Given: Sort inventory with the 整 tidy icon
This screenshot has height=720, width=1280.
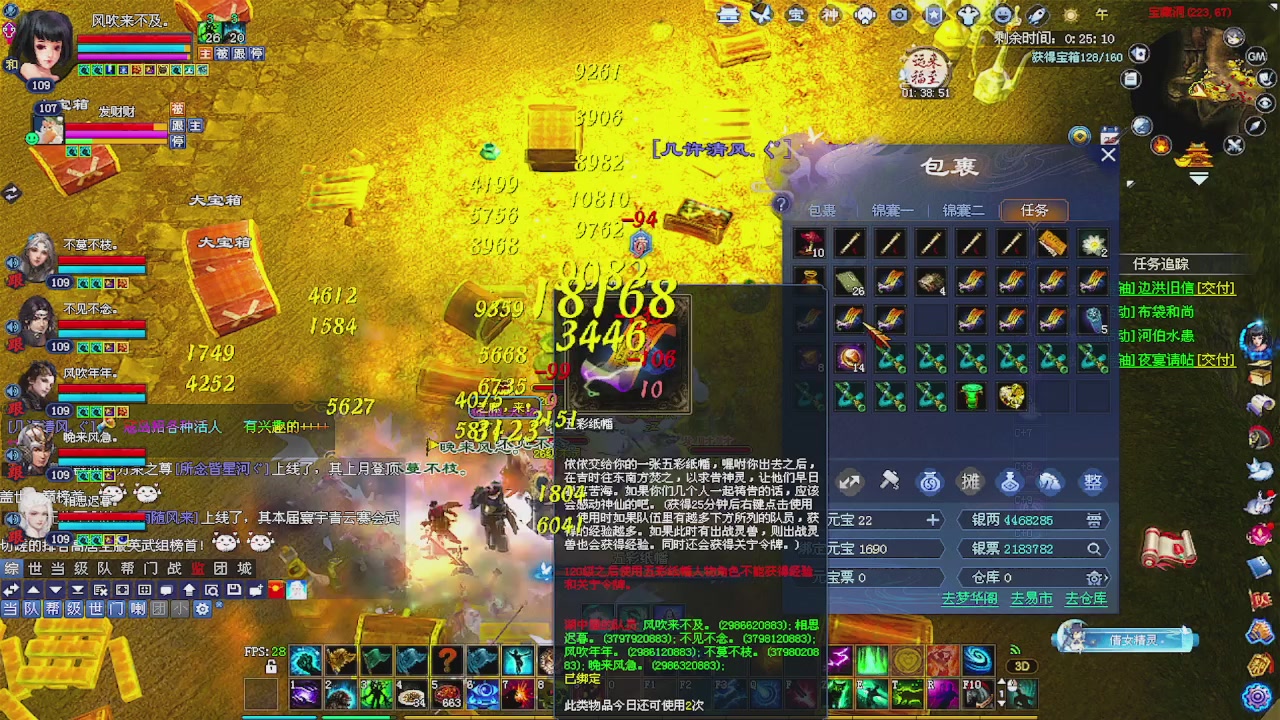Looking at the screenshot, I should click(x=1092, y=483).
